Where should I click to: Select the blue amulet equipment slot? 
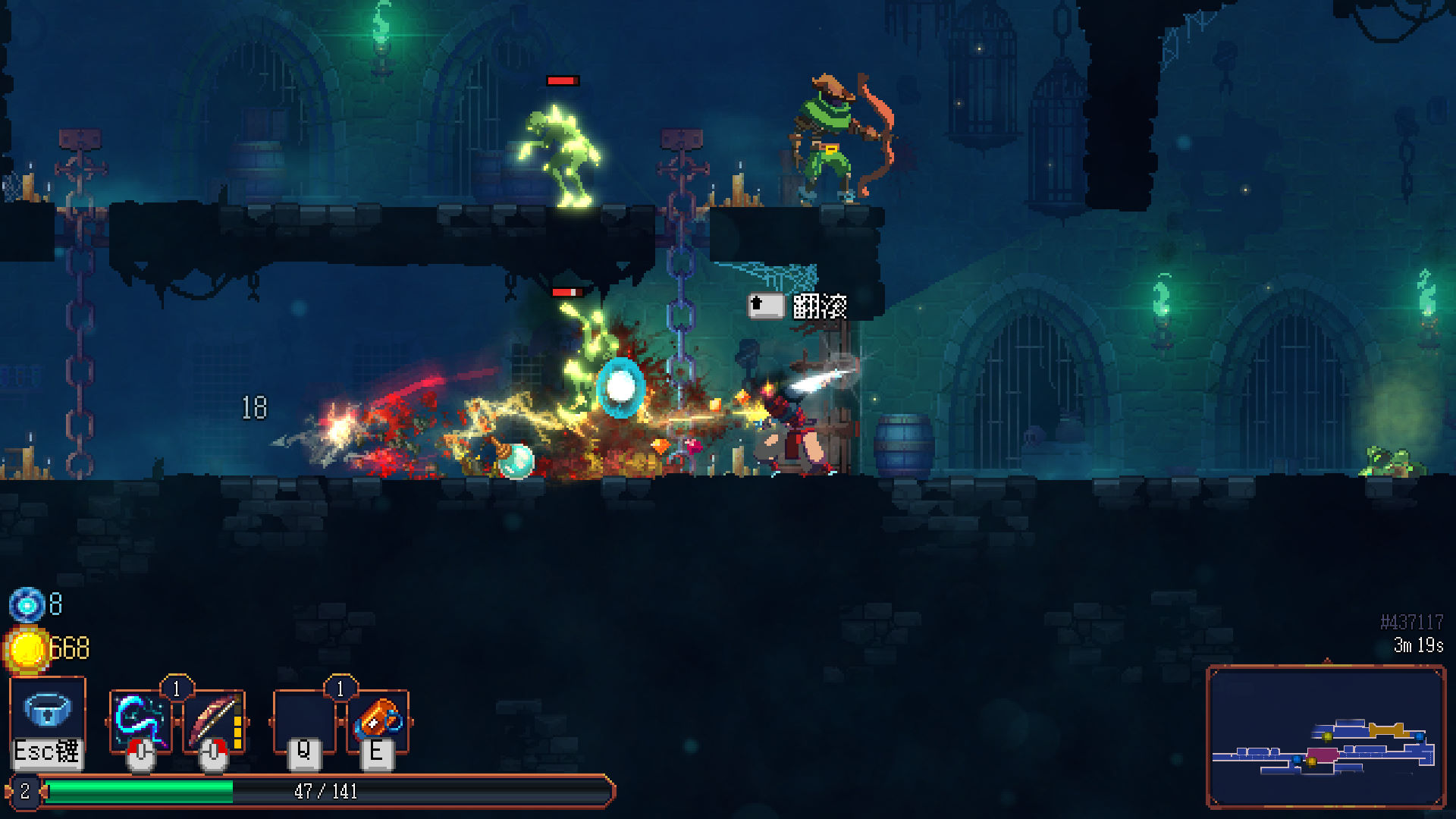pyautogui.click(x=47, y=711)
